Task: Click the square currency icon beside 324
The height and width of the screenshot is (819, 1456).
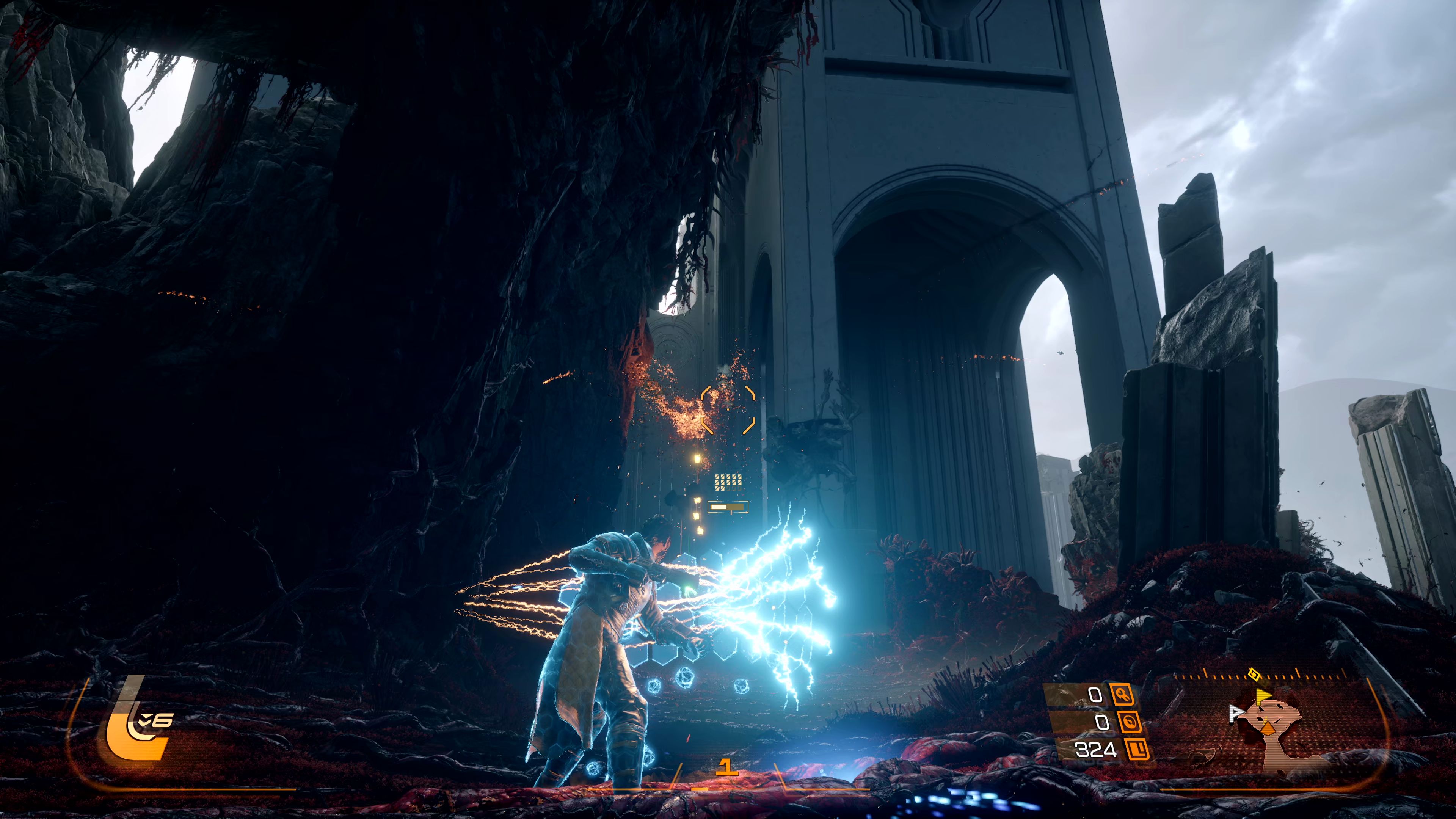Action: (1137, 750)
